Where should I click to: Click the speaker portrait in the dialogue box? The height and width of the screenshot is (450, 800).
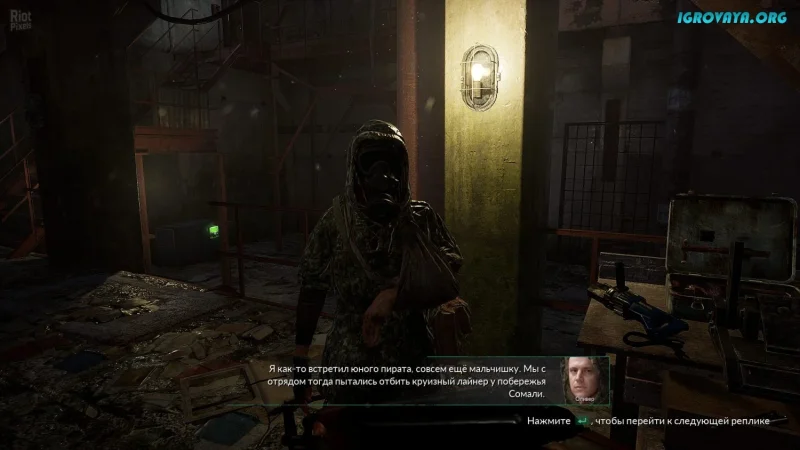(x=585, y=381)
